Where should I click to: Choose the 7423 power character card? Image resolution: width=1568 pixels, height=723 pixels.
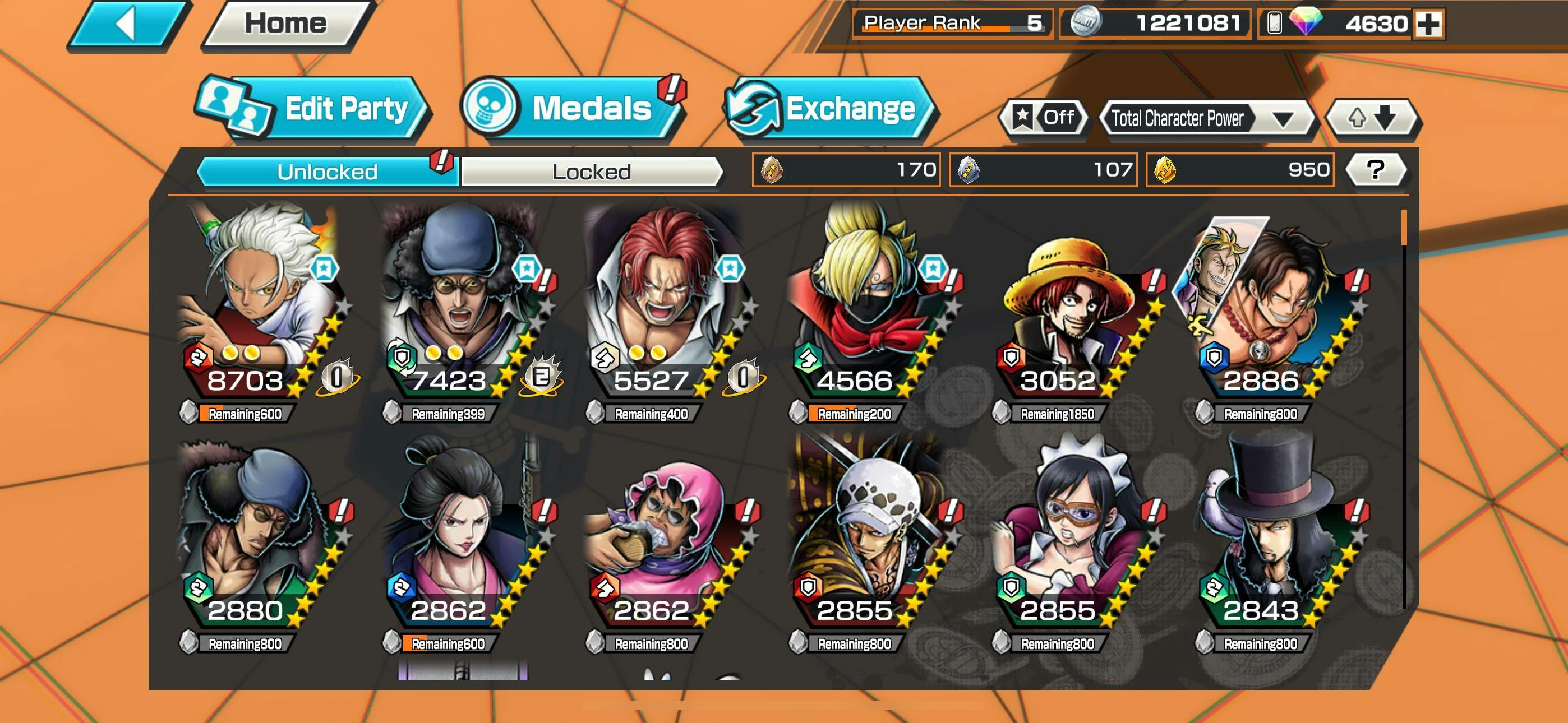[x=463, y=304]
